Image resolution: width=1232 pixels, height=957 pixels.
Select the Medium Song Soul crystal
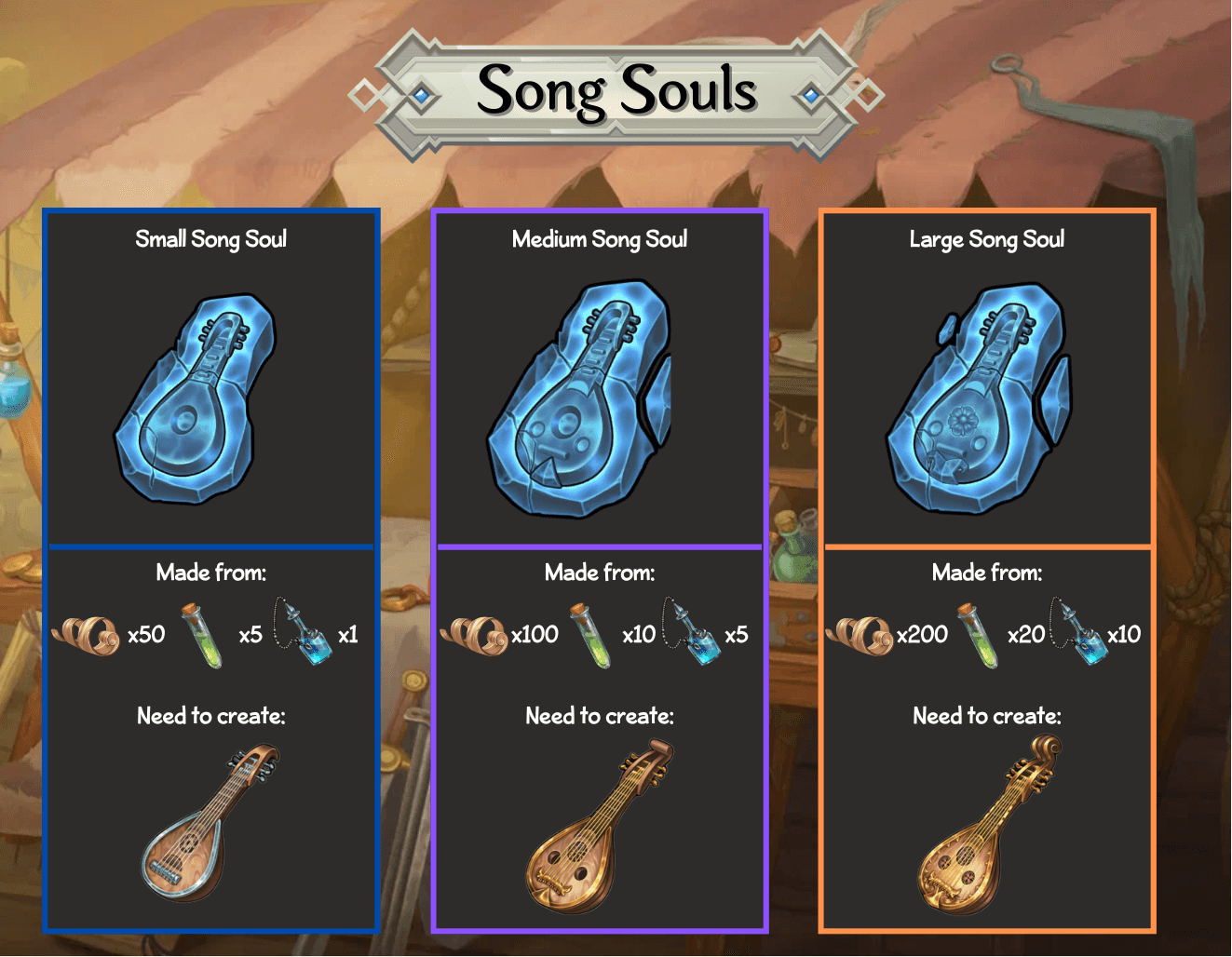(578, 398)
